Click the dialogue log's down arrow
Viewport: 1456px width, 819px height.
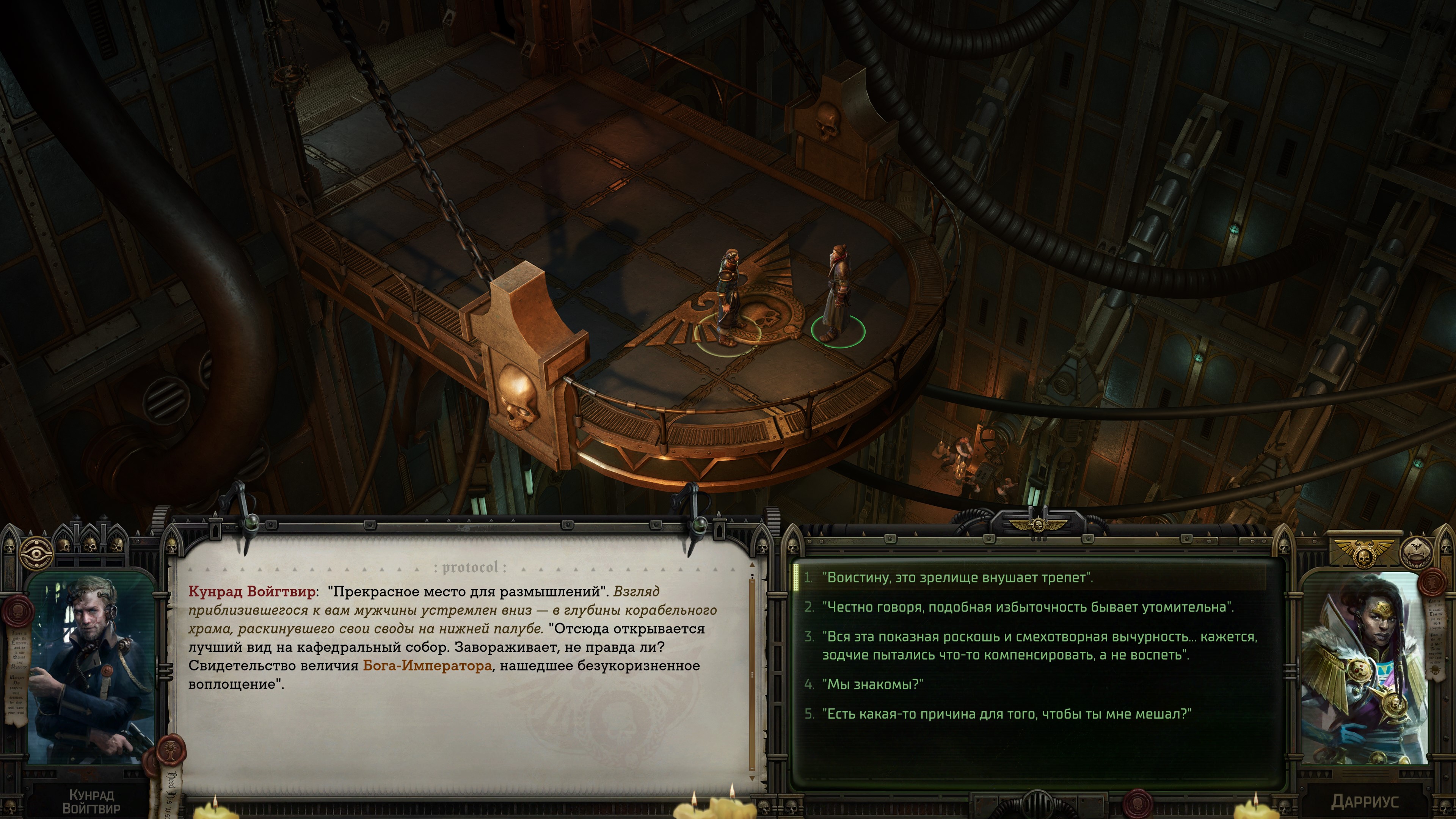click(x=752, y=779)
